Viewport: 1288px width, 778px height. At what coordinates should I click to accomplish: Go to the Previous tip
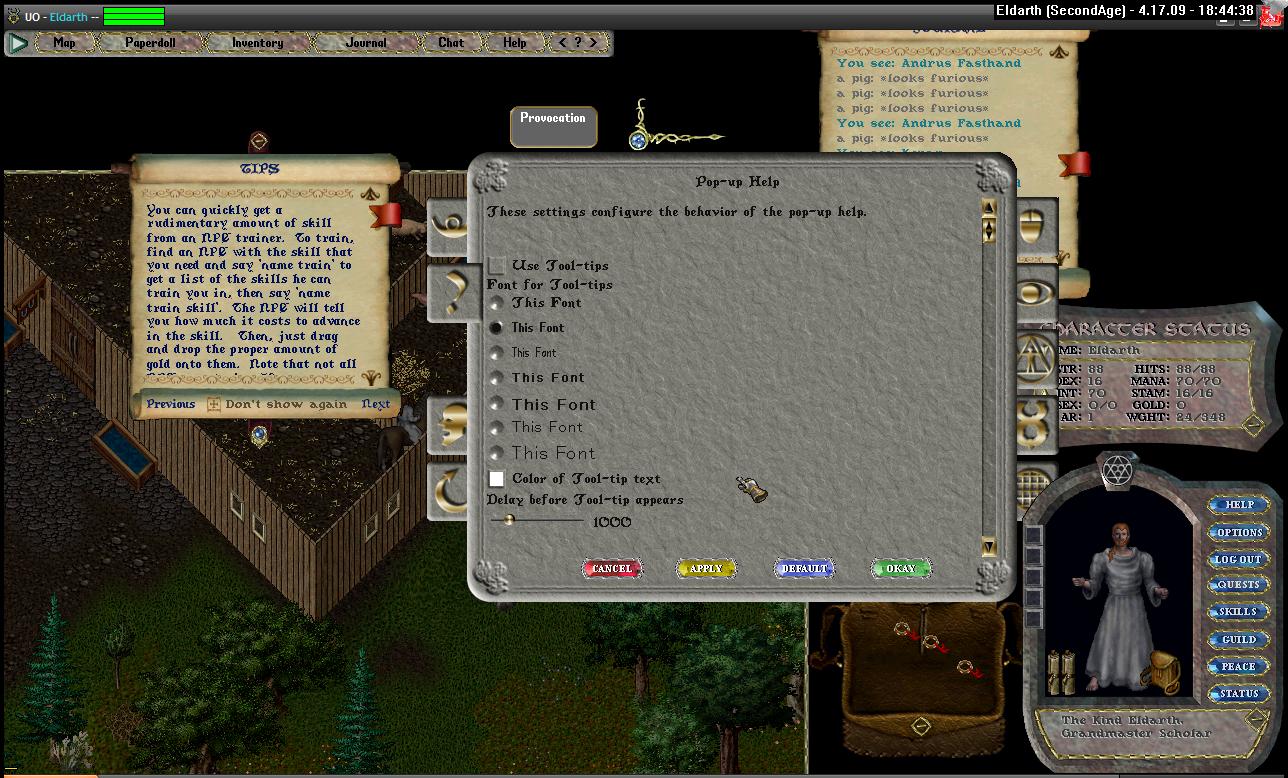(170, 404)
